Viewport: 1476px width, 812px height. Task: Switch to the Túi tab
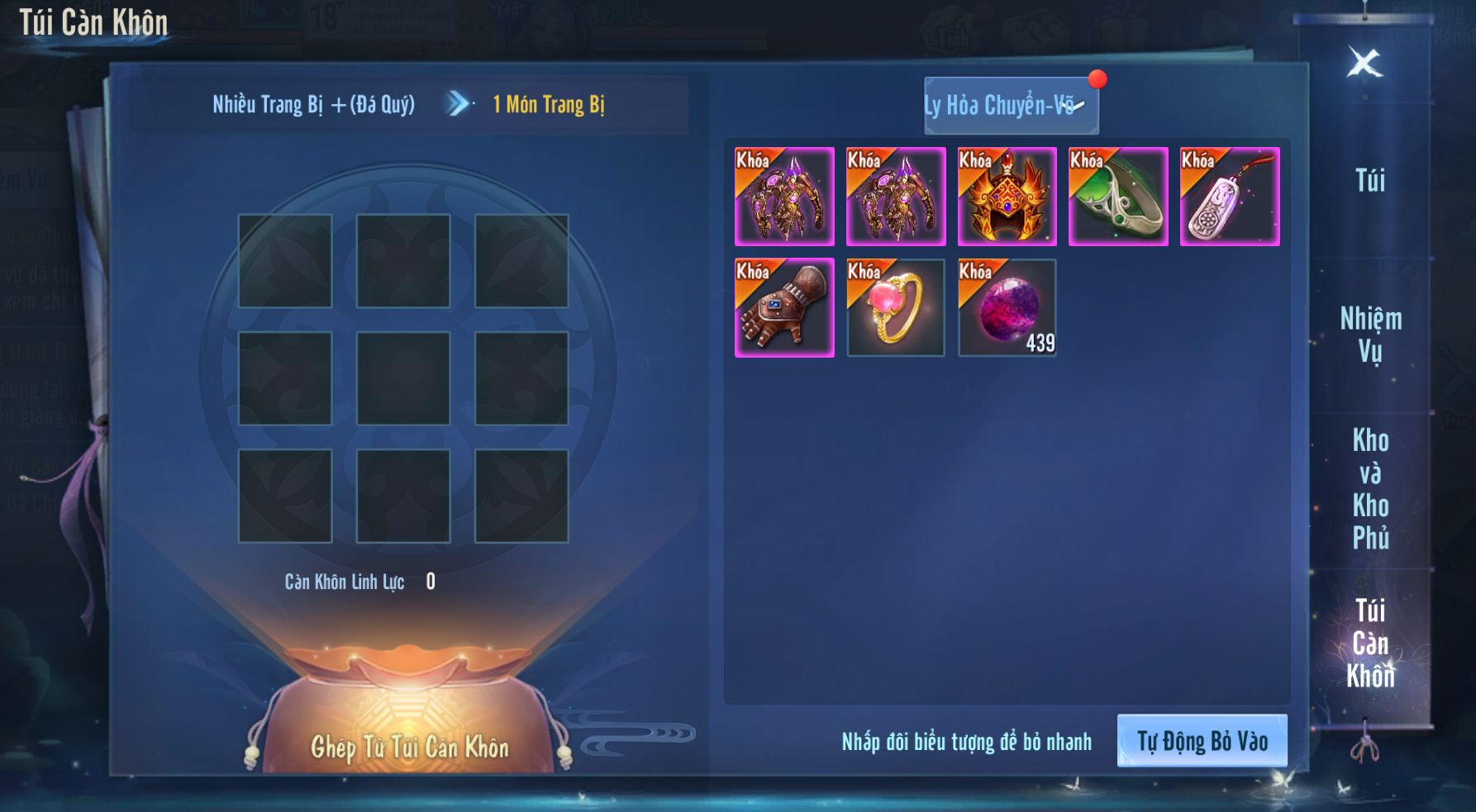click(1369, 181)
